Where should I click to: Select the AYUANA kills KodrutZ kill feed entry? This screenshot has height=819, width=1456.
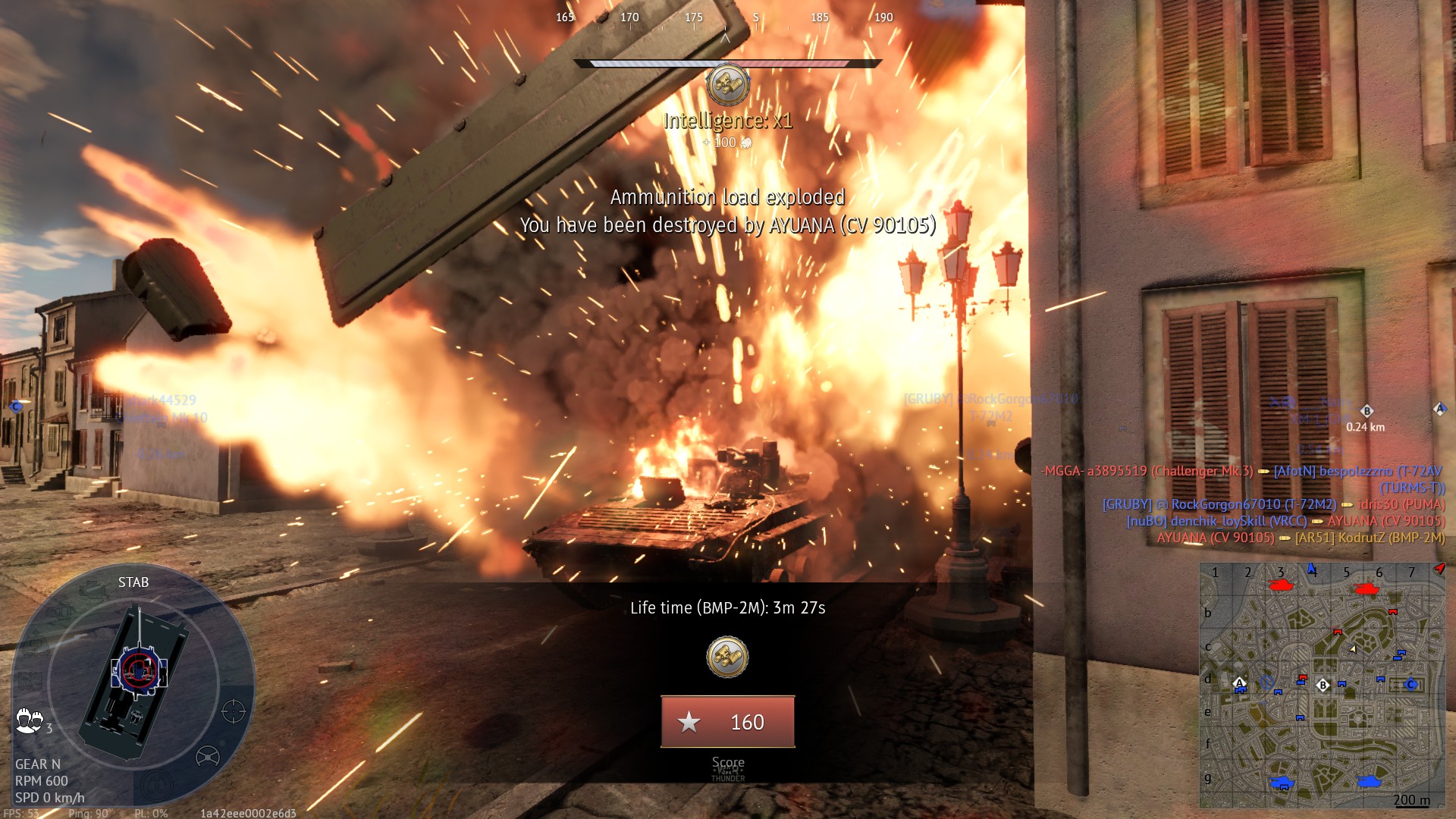point(1301,538)
